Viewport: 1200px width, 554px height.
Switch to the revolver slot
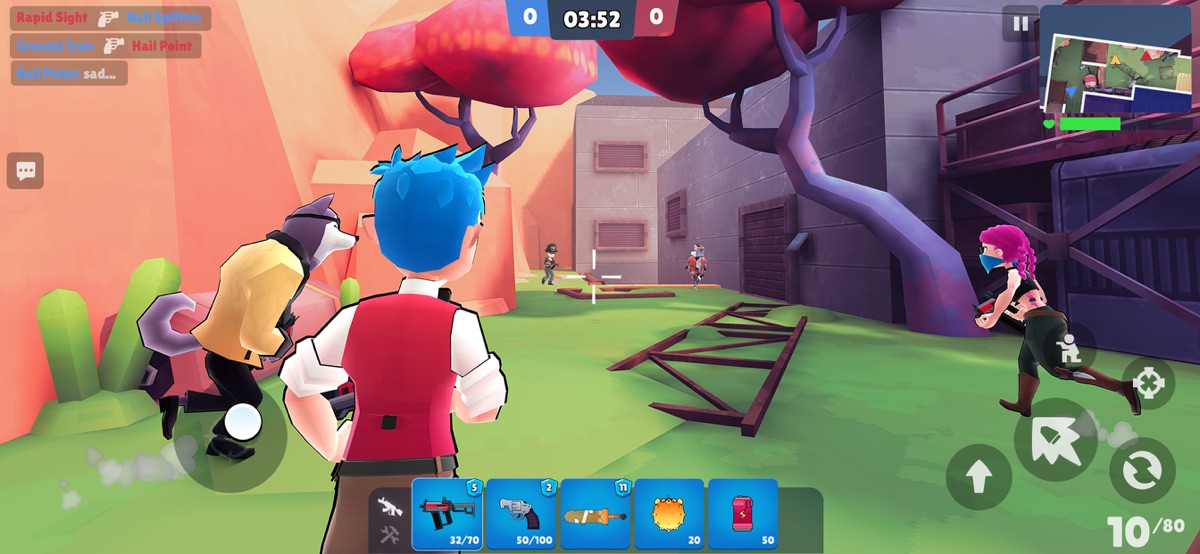pos(520,514)
